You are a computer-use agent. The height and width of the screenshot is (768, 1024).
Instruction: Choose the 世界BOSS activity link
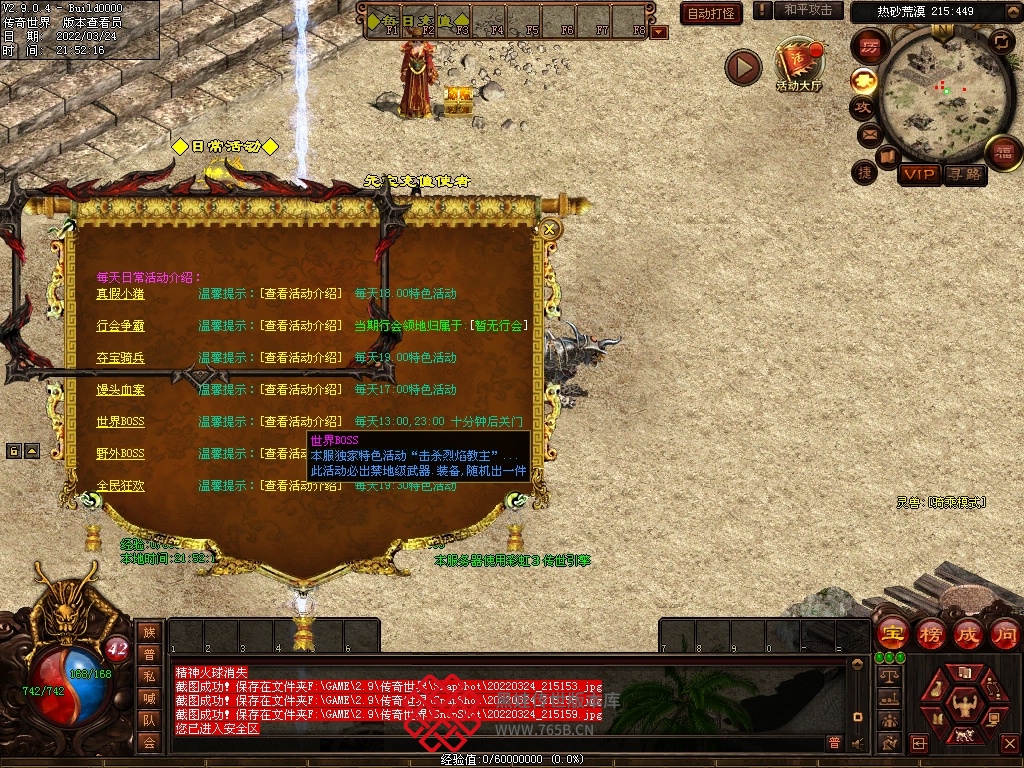(x=120, y=422)
